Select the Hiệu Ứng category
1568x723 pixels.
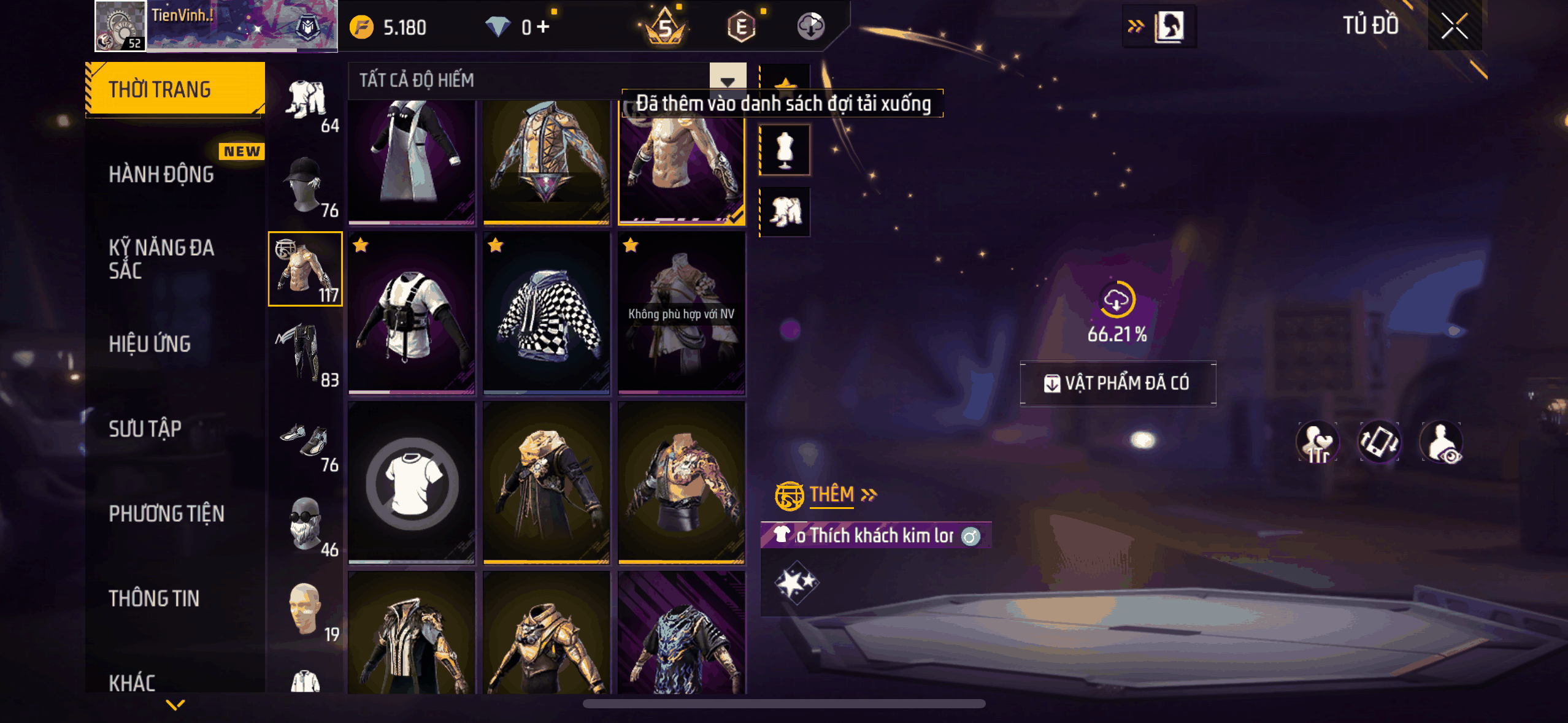150,344
